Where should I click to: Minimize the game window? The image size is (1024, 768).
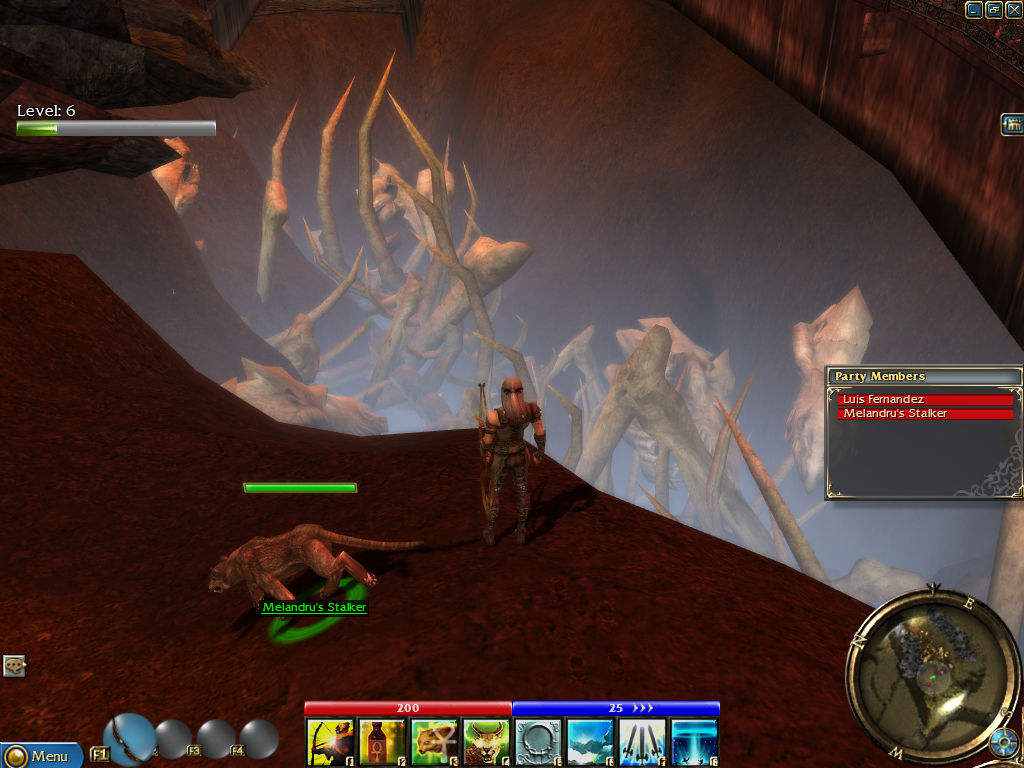click(x=974, y=9)
